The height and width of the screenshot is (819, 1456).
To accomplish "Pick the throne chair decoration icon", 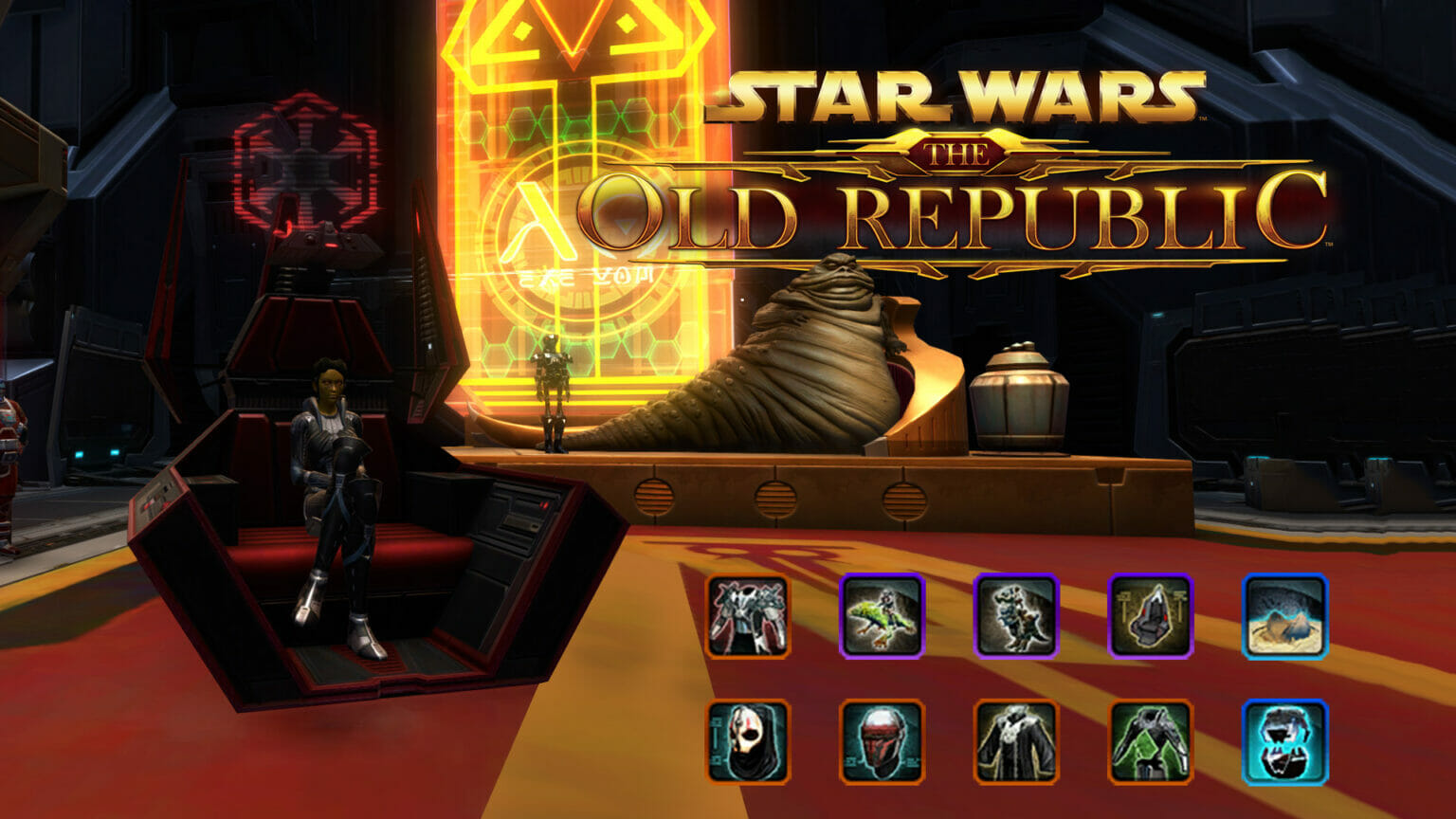I will point(1150,616).
